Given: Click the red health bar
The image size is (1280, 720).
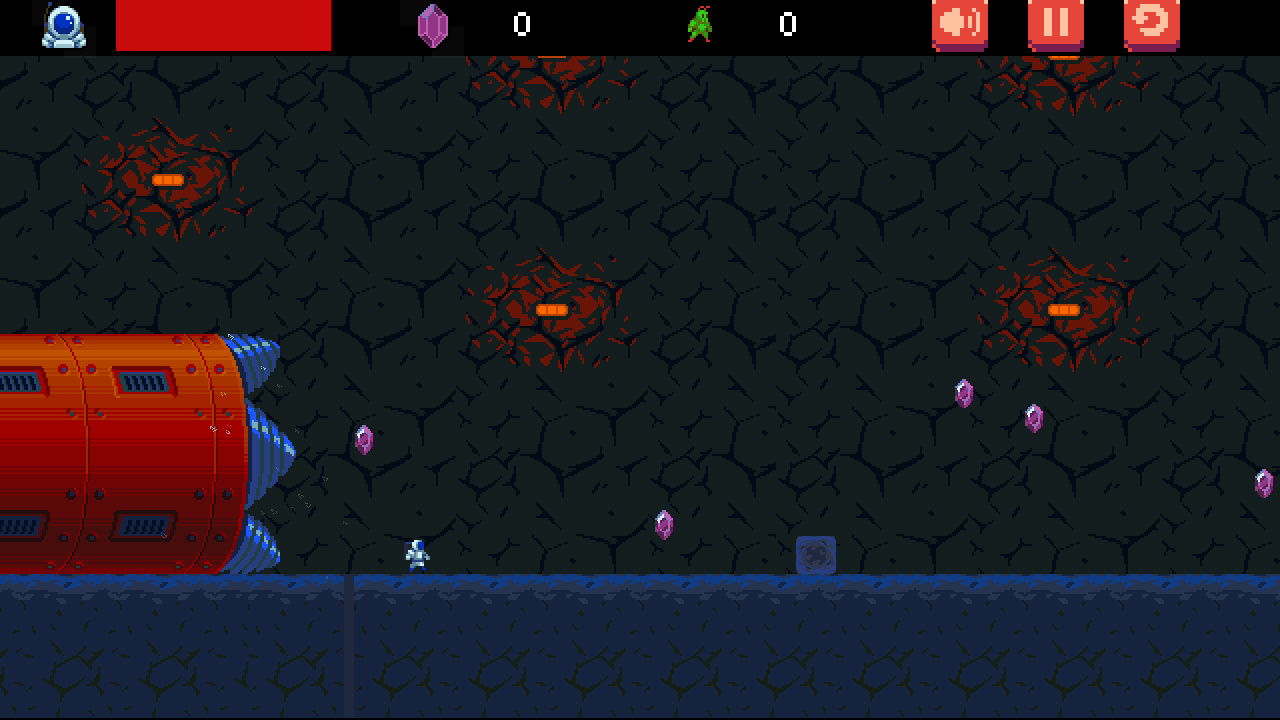Looking at the screenshot, I should click(x=224, y=26).
